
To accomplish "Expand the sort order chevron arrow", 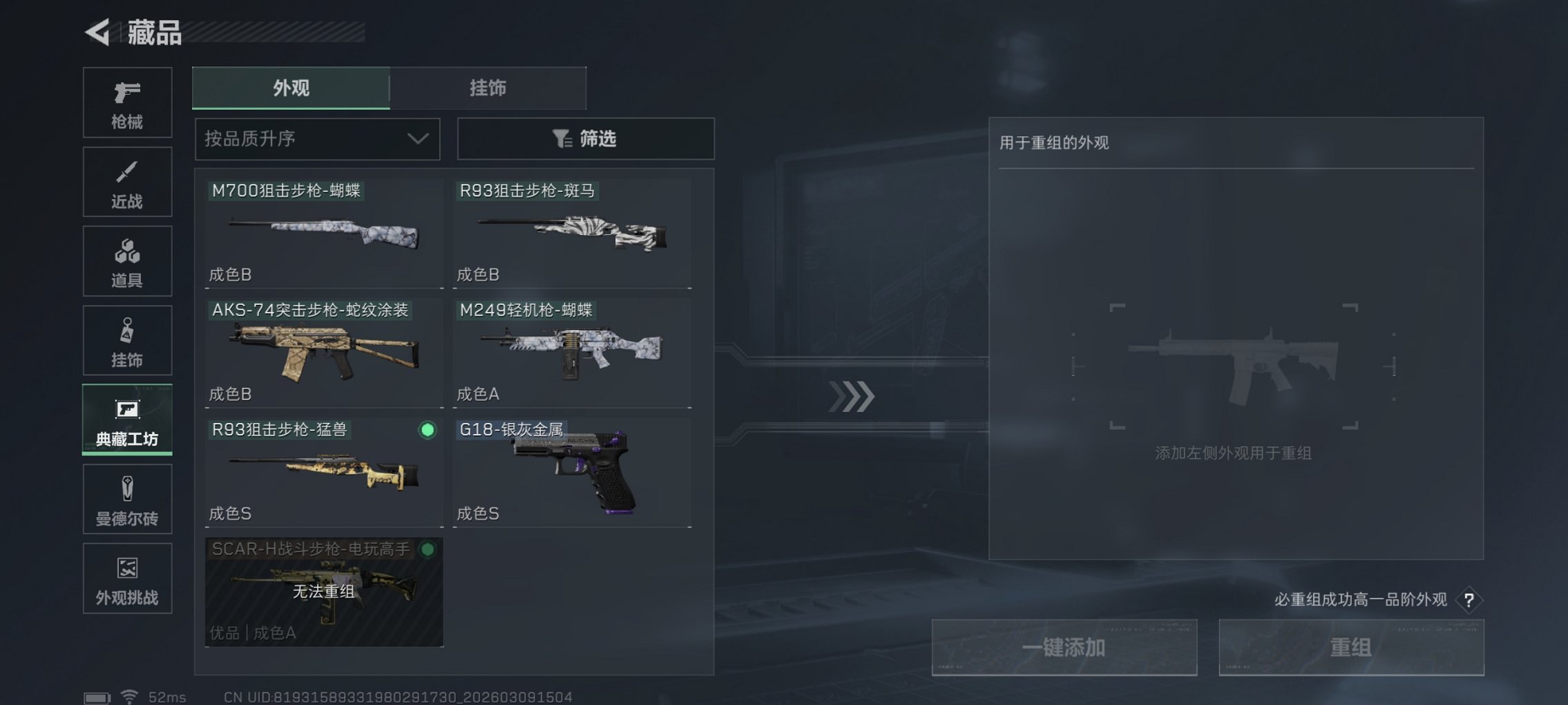I will 417,139.
